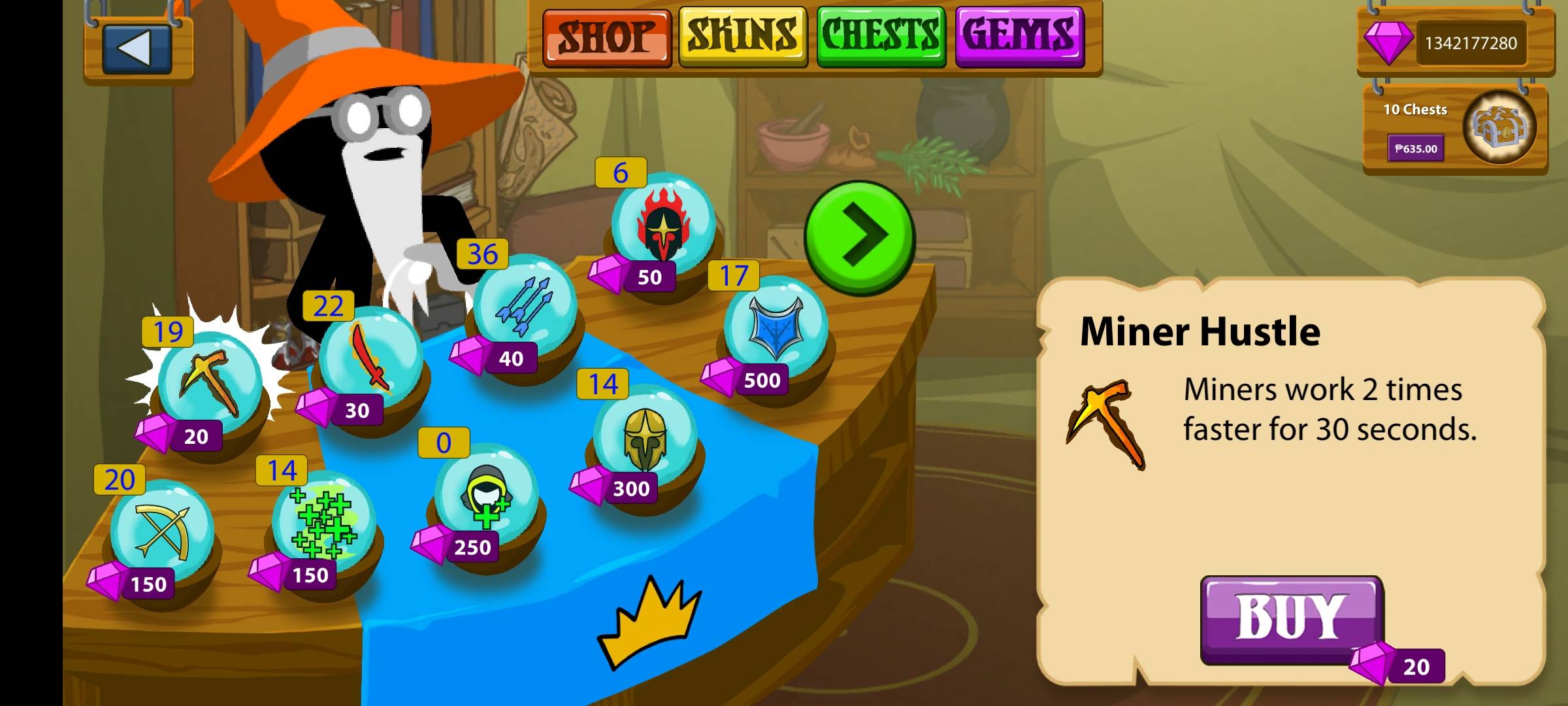Image resolution: width=1568 pixels, height=706 pixels.
Task: Show the Chests tab
Action: (881, 37)
